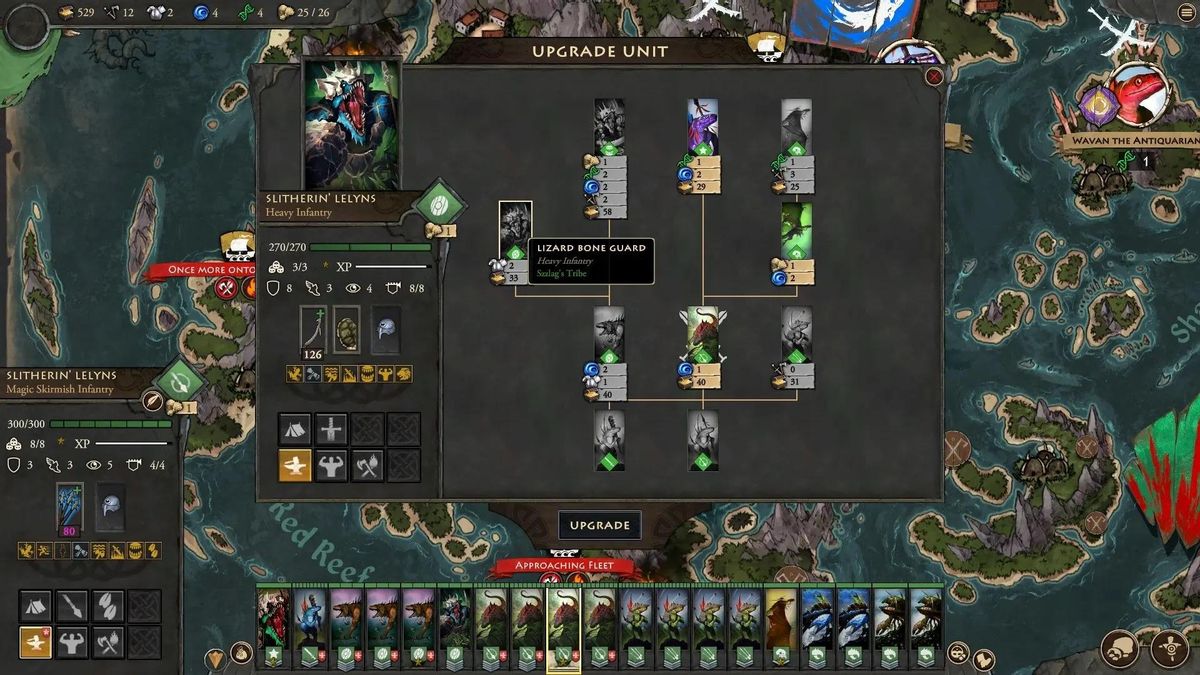Close the Upgrade Unit window
This screenshot has height=675, width=1200.
pos(934,77)
